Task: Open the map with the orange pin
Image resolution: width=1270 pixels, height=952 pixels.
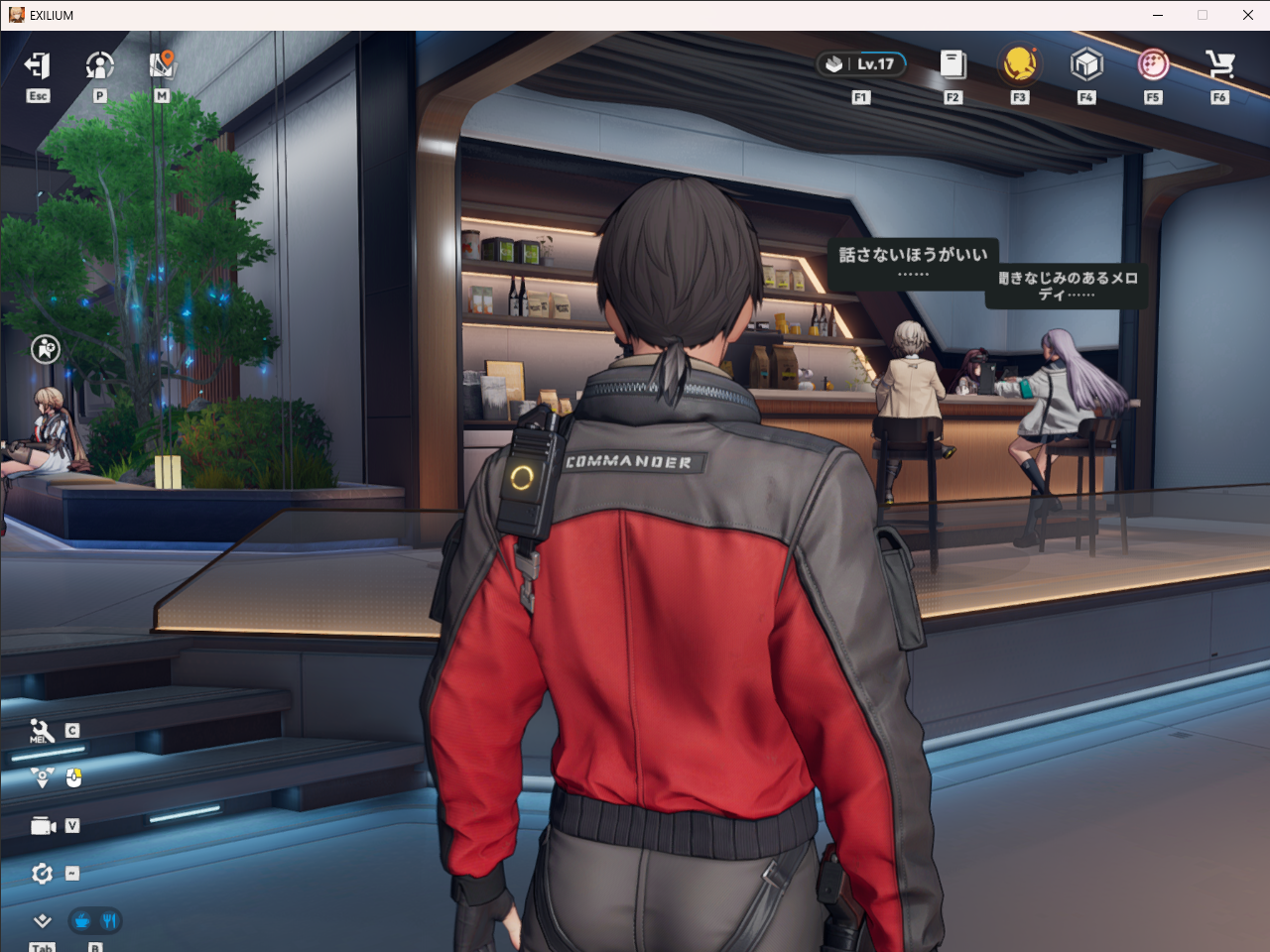Action: click(x=162, y=65)
